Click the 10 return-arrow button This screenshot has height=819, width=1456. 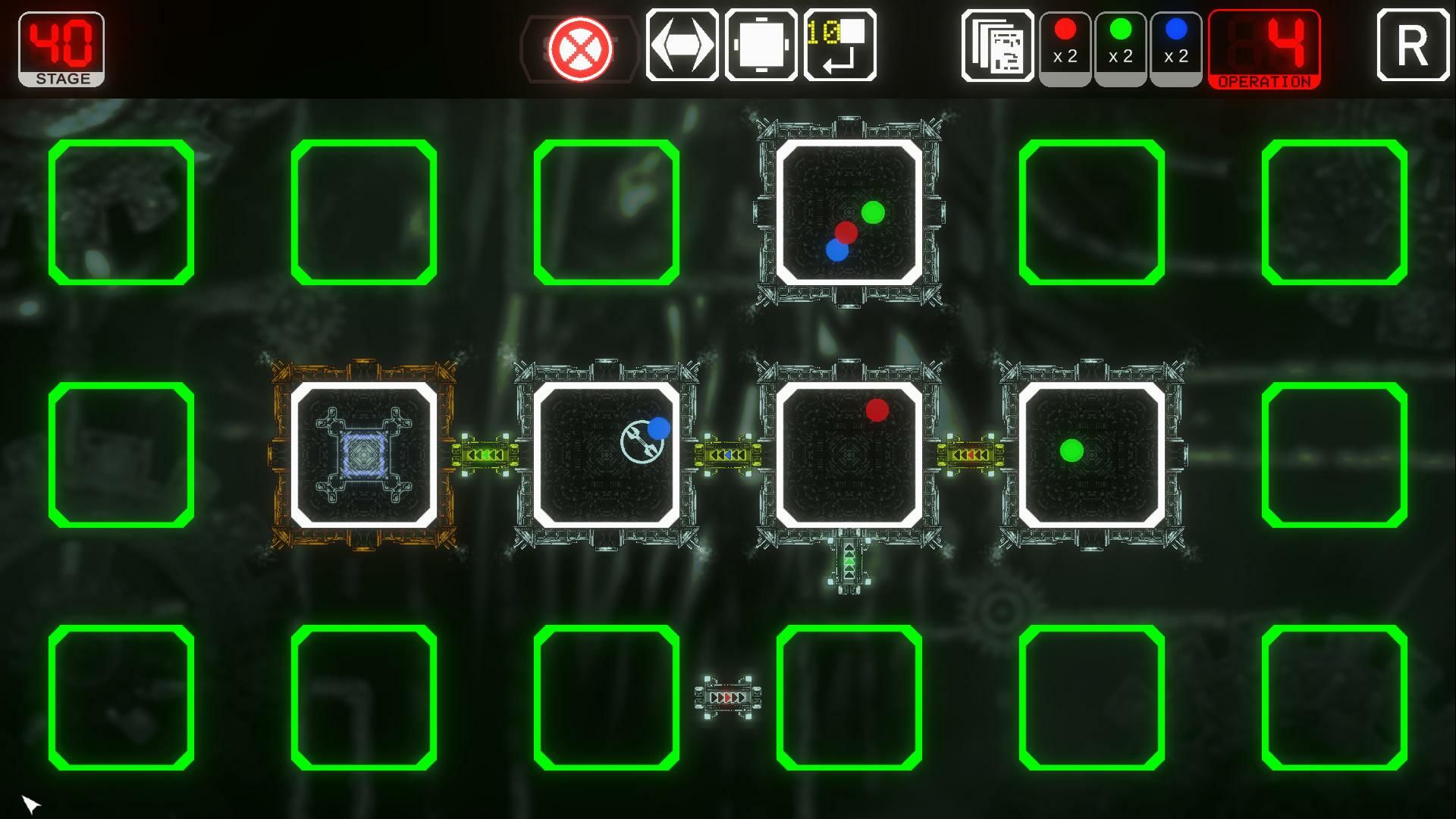[x=840, y=45]
